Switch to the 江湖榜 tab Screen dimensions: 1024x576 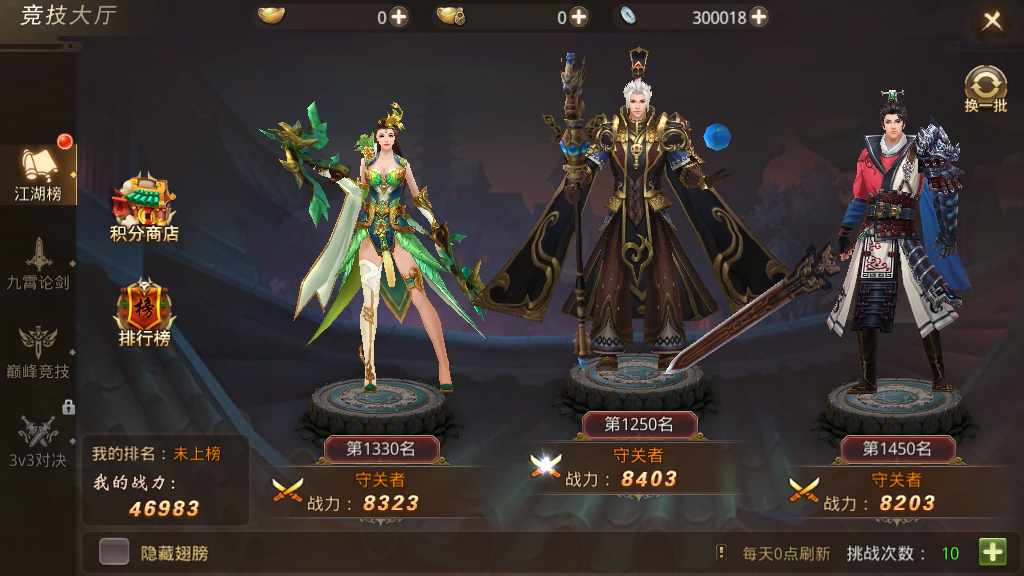(39, 174)
